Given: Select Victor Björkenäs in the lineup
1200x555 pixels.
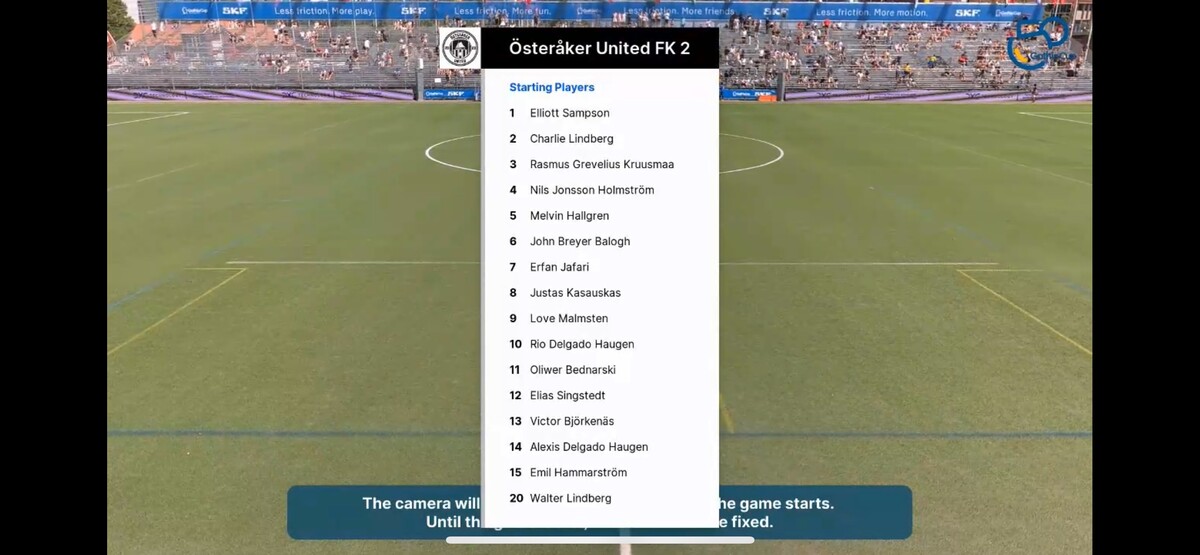Looking at the screenshot, I should [571, 421].
